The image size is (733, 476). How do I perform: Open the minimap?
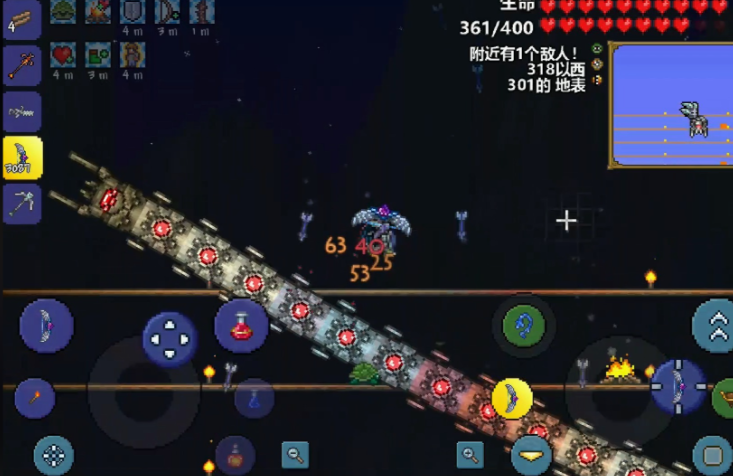[x=670, y=104]
